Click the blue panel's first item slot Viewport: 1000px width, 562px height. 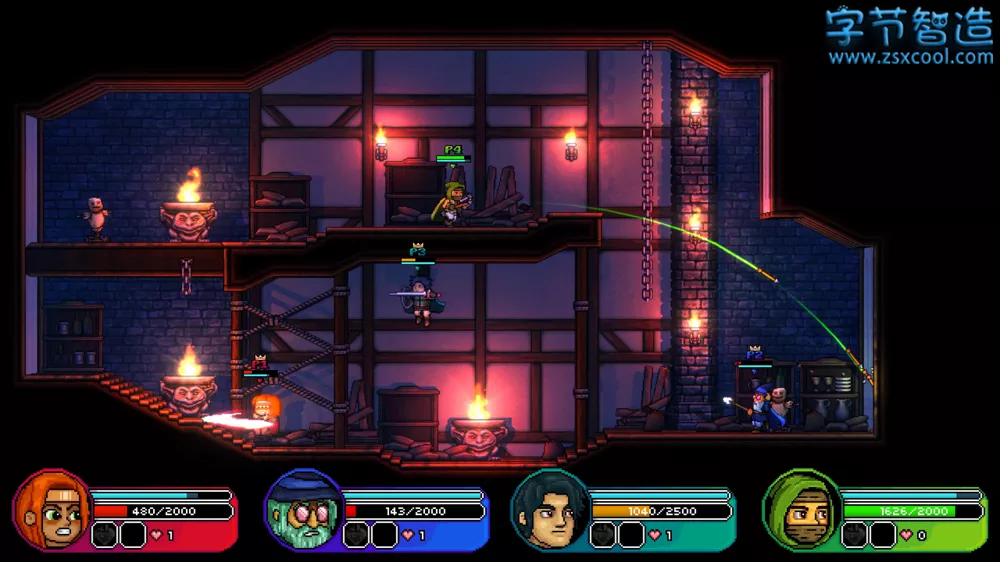click(x=357, y=535)
